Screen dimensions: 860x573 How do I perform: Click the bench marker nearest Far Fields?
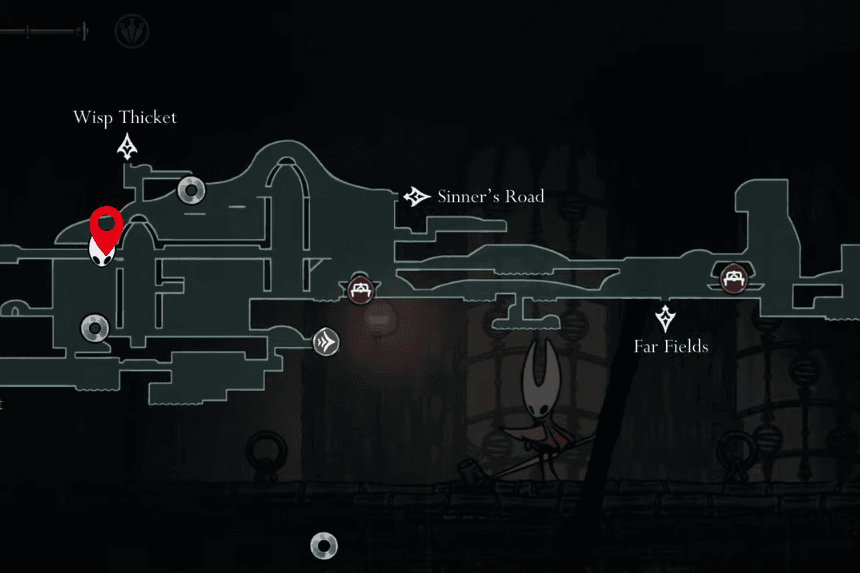click(735, 277)
